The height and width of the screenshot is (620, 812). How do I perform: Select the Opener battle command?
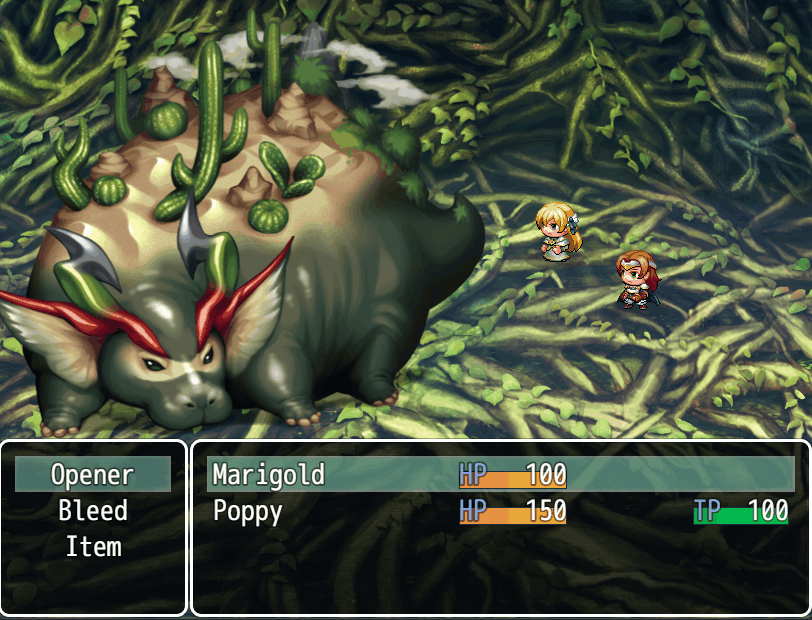point(93,474)
